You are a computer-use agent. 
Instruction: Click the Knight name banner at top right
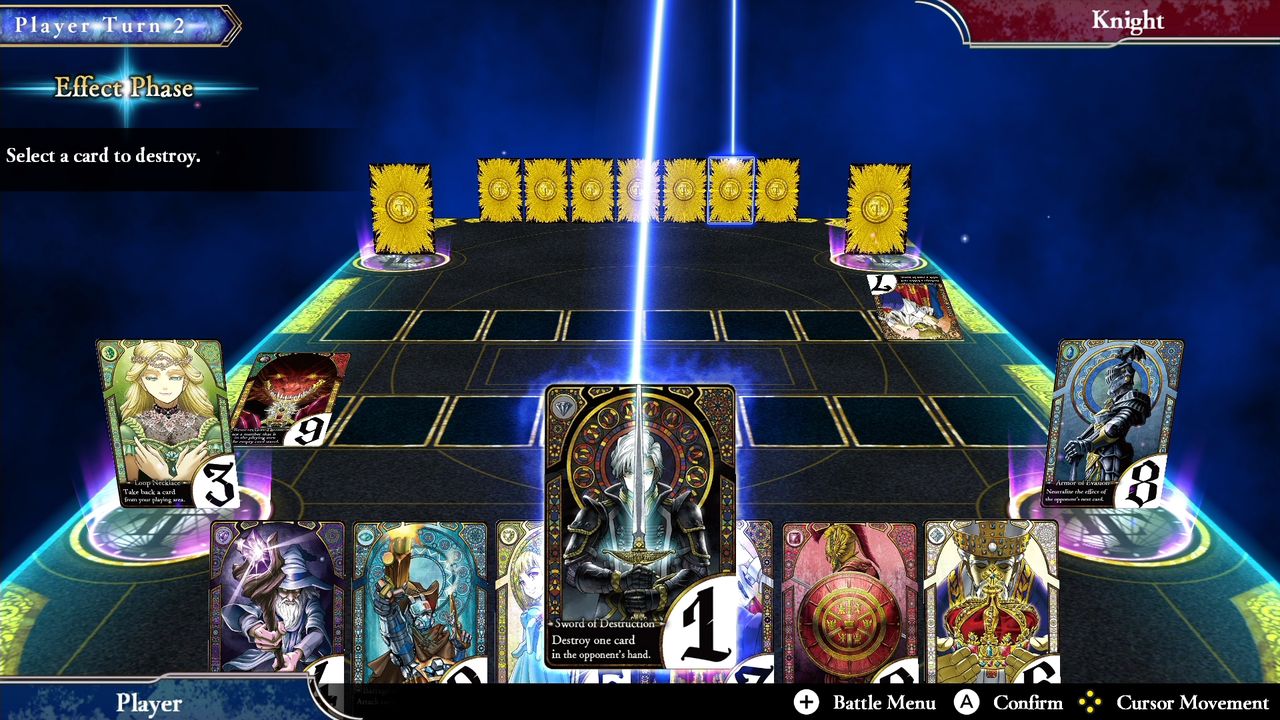(x=1128, y=20)
